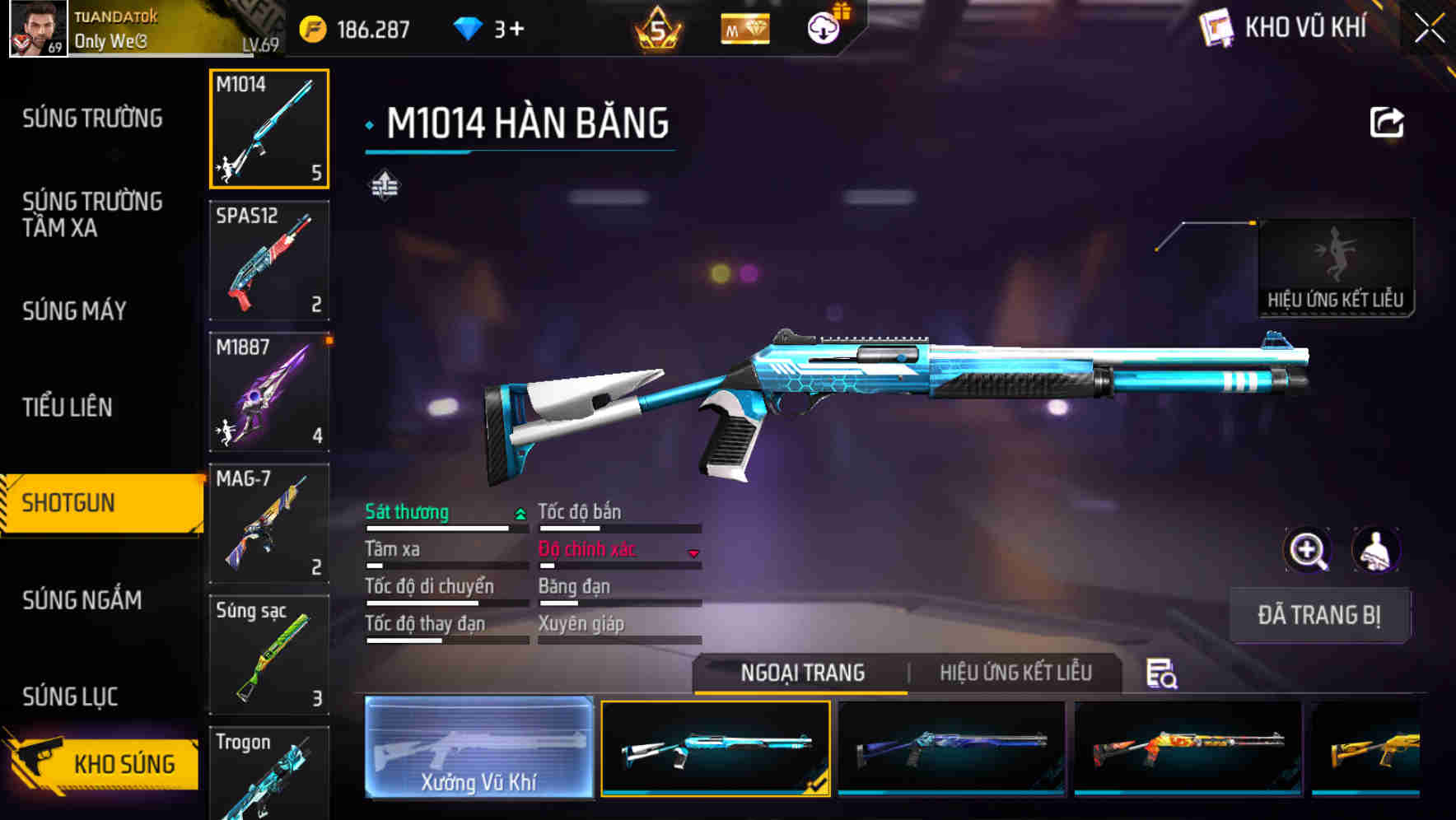Open the SÚNG LỤC category

(70, 697)
